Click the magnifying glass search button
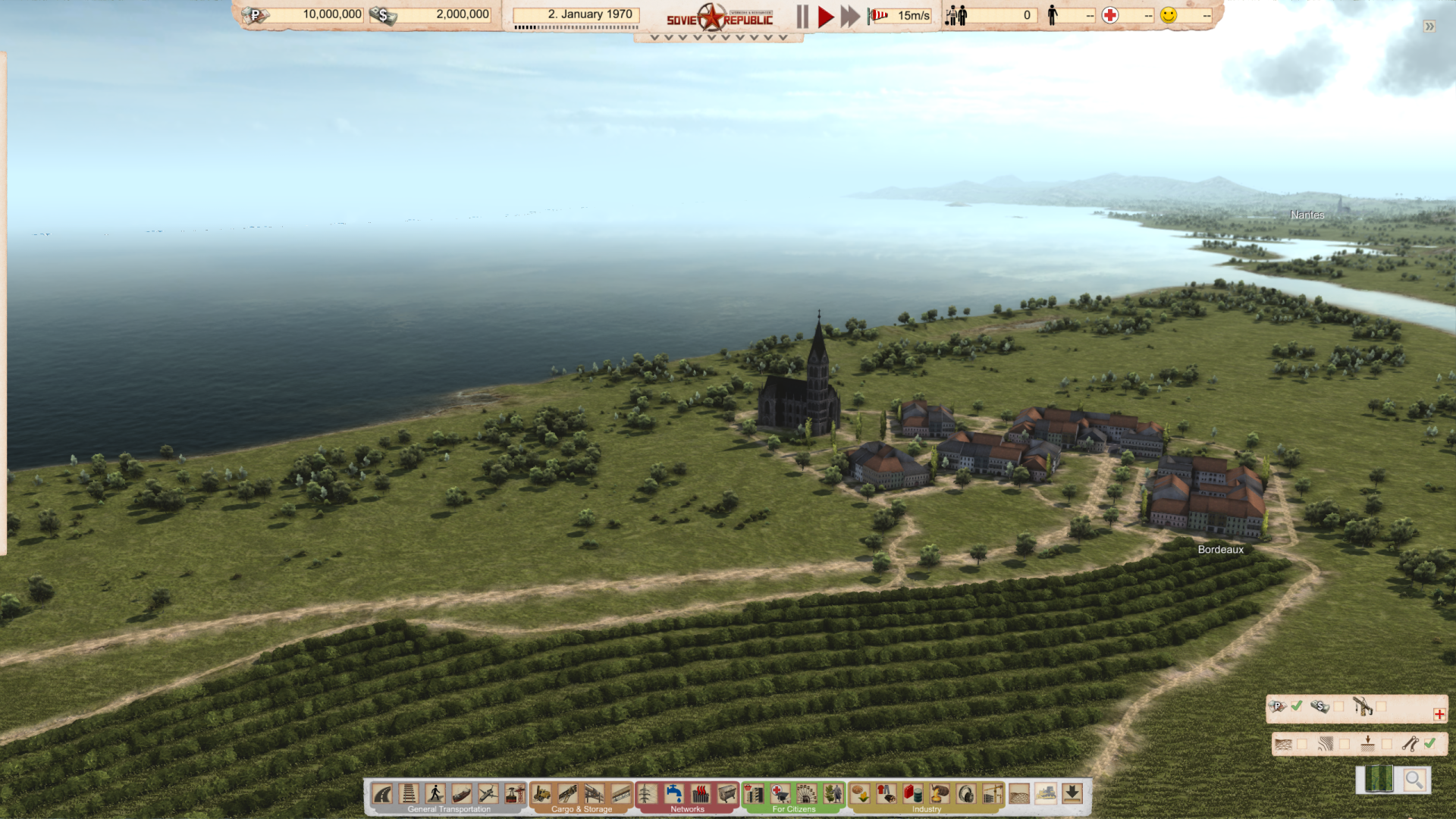This screenshot has height=819, width=1456. (1414, 780)
